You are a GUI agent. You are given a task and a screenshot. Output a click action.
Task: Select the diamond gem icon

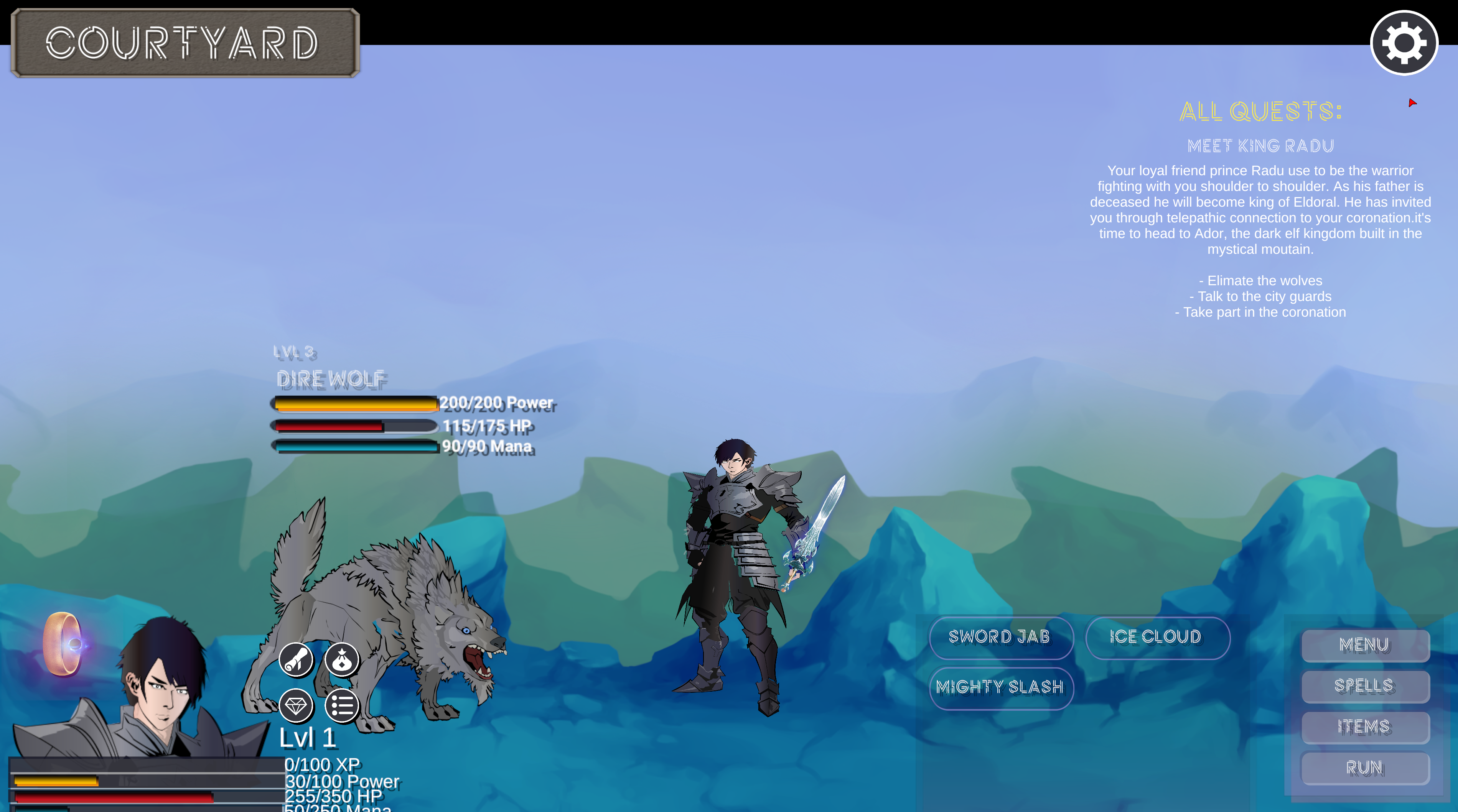point(296,706)
